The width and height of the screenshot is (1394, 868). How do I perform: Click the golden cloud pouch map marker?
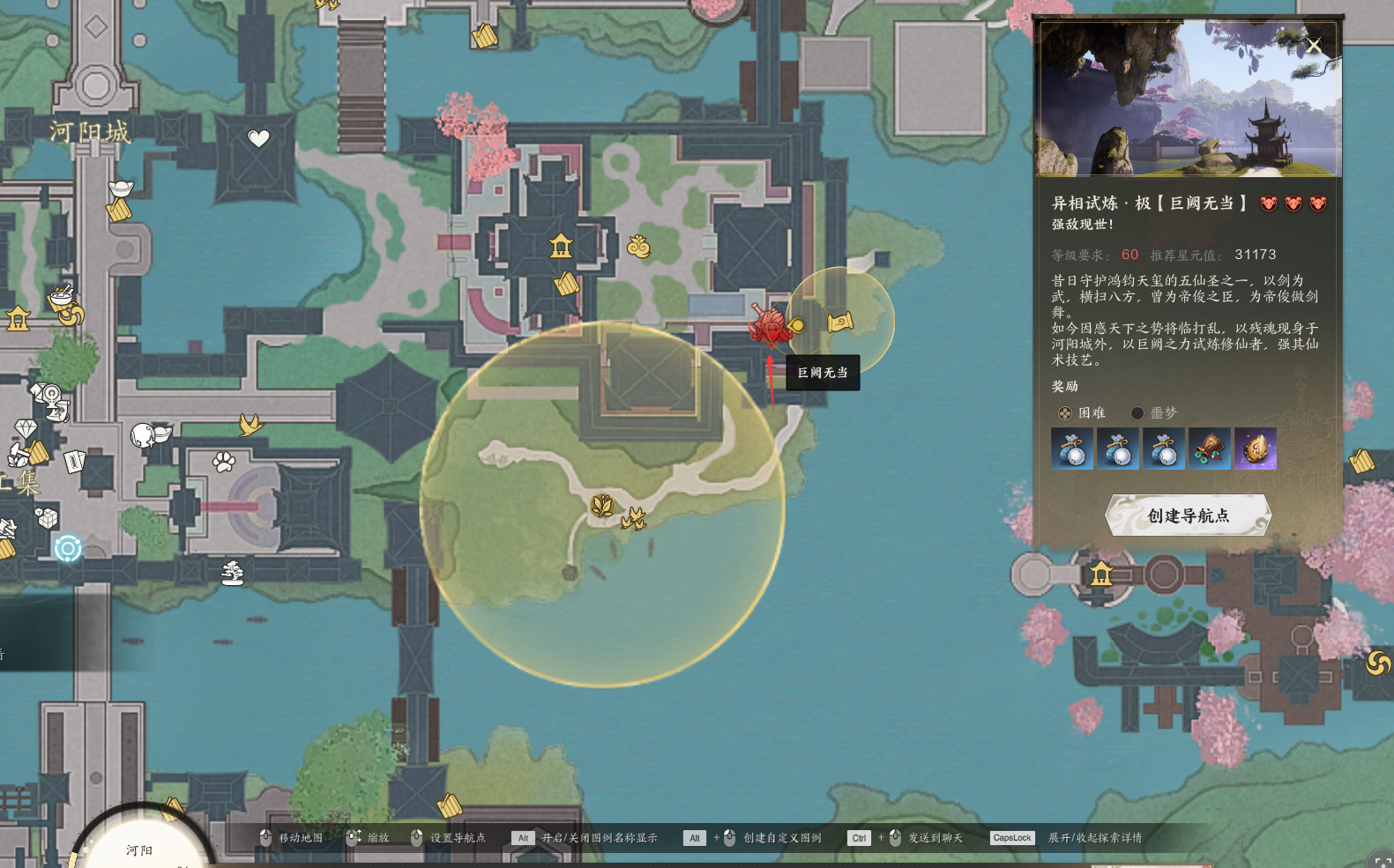click(x=638, y=247)
